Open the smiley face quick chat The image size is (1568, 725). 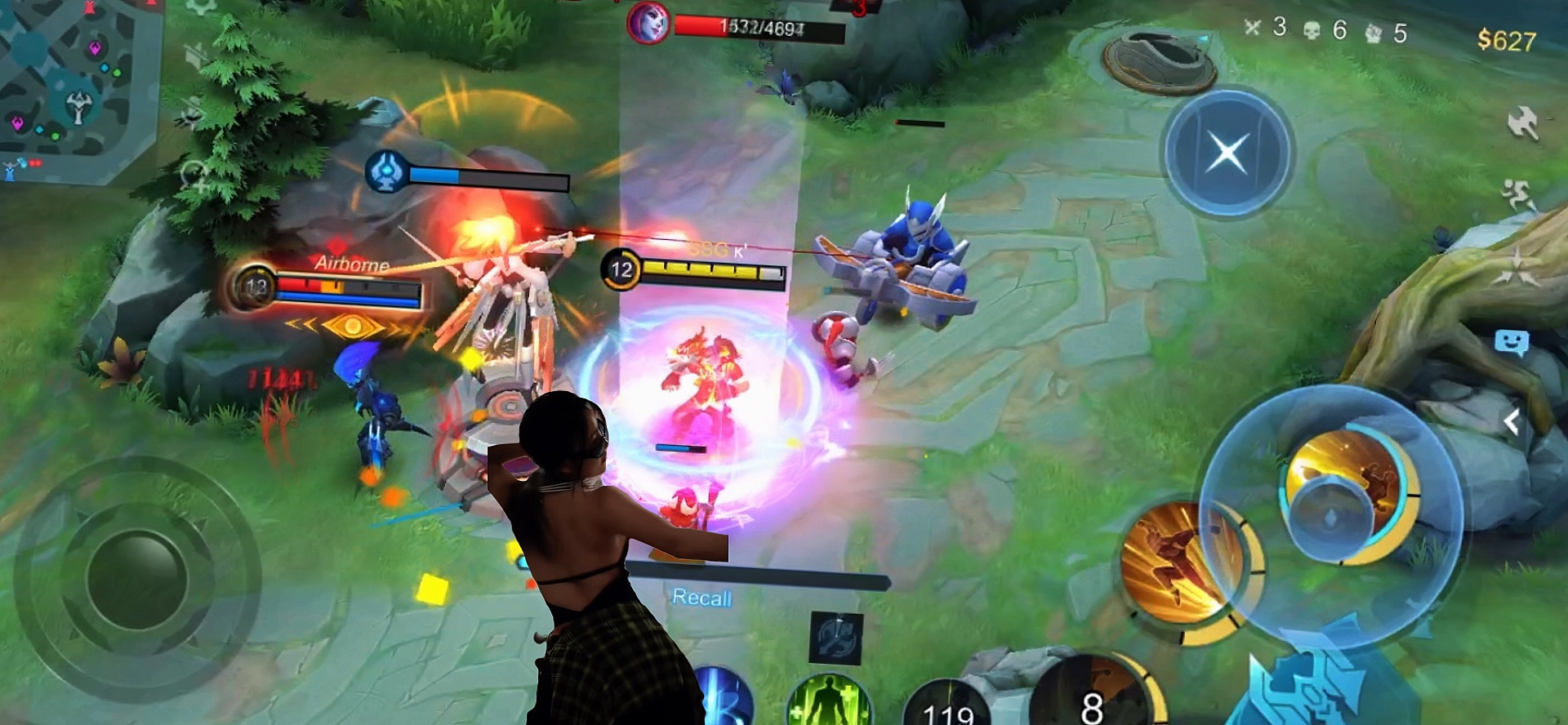[x=1511, y=343]
